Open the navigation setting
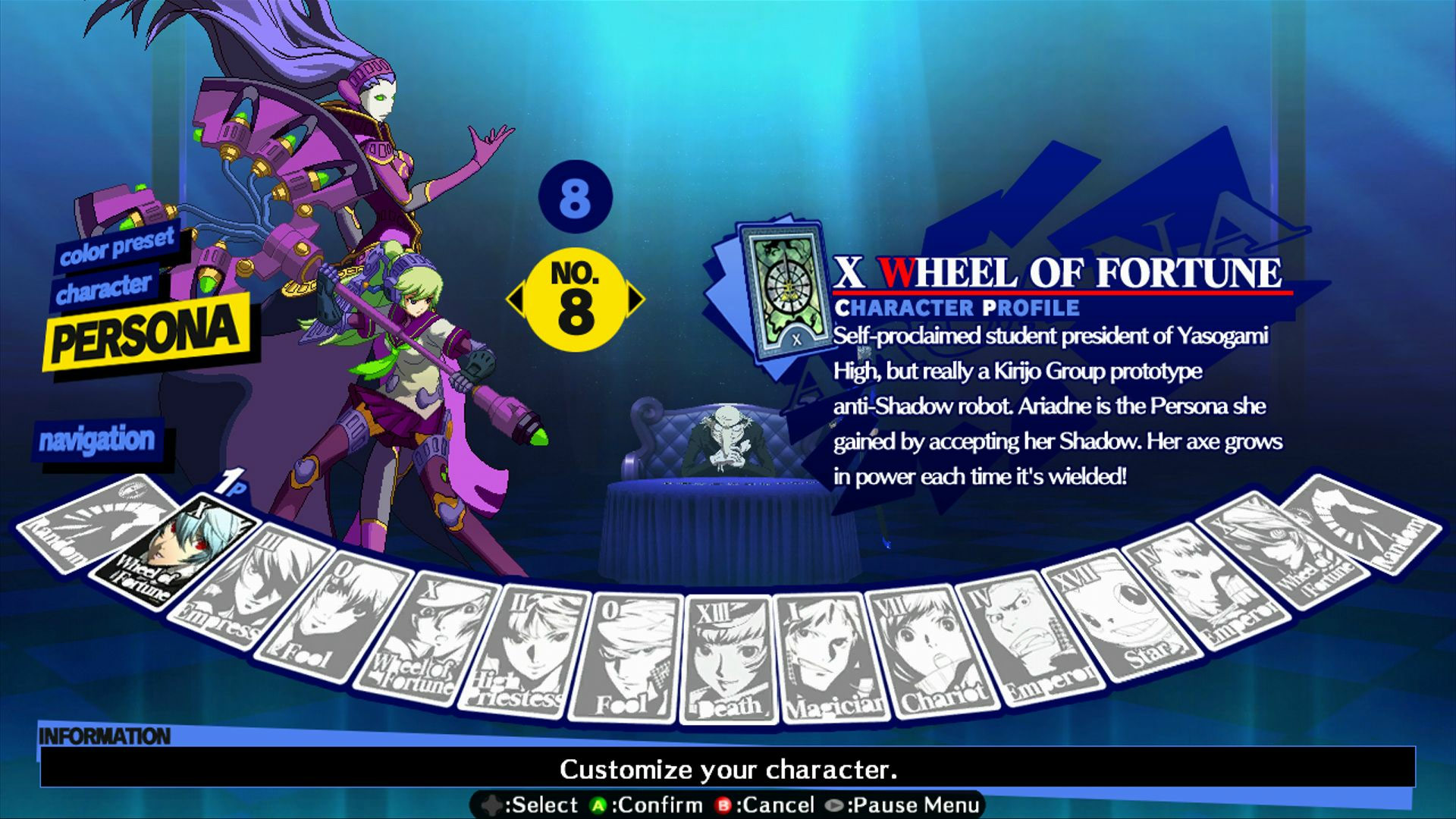 pyautogui.click(x=99, y=440)
